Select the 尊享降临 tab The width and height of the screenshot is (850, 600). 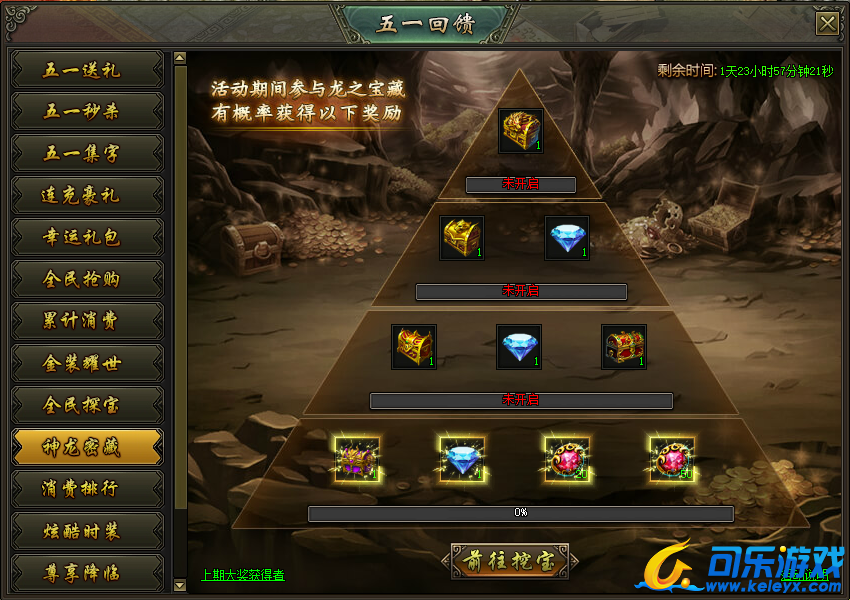87,573
